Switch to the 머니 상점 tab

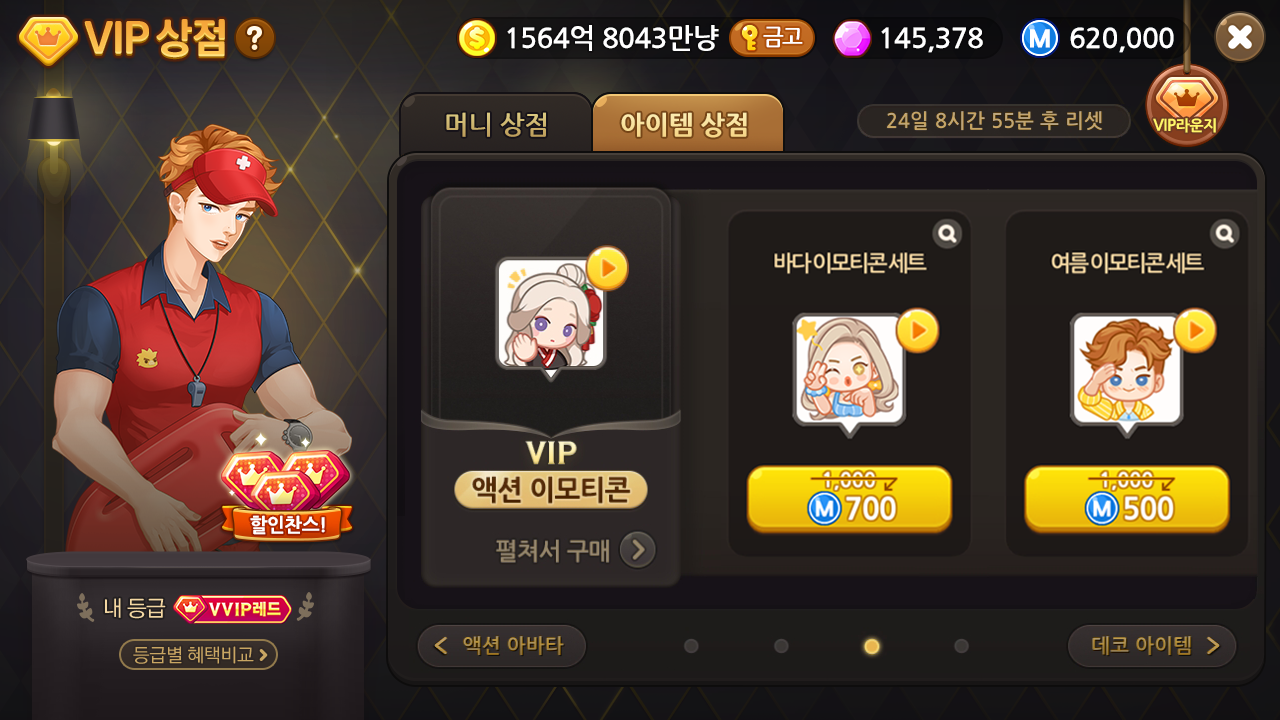(x=495, y=121)
